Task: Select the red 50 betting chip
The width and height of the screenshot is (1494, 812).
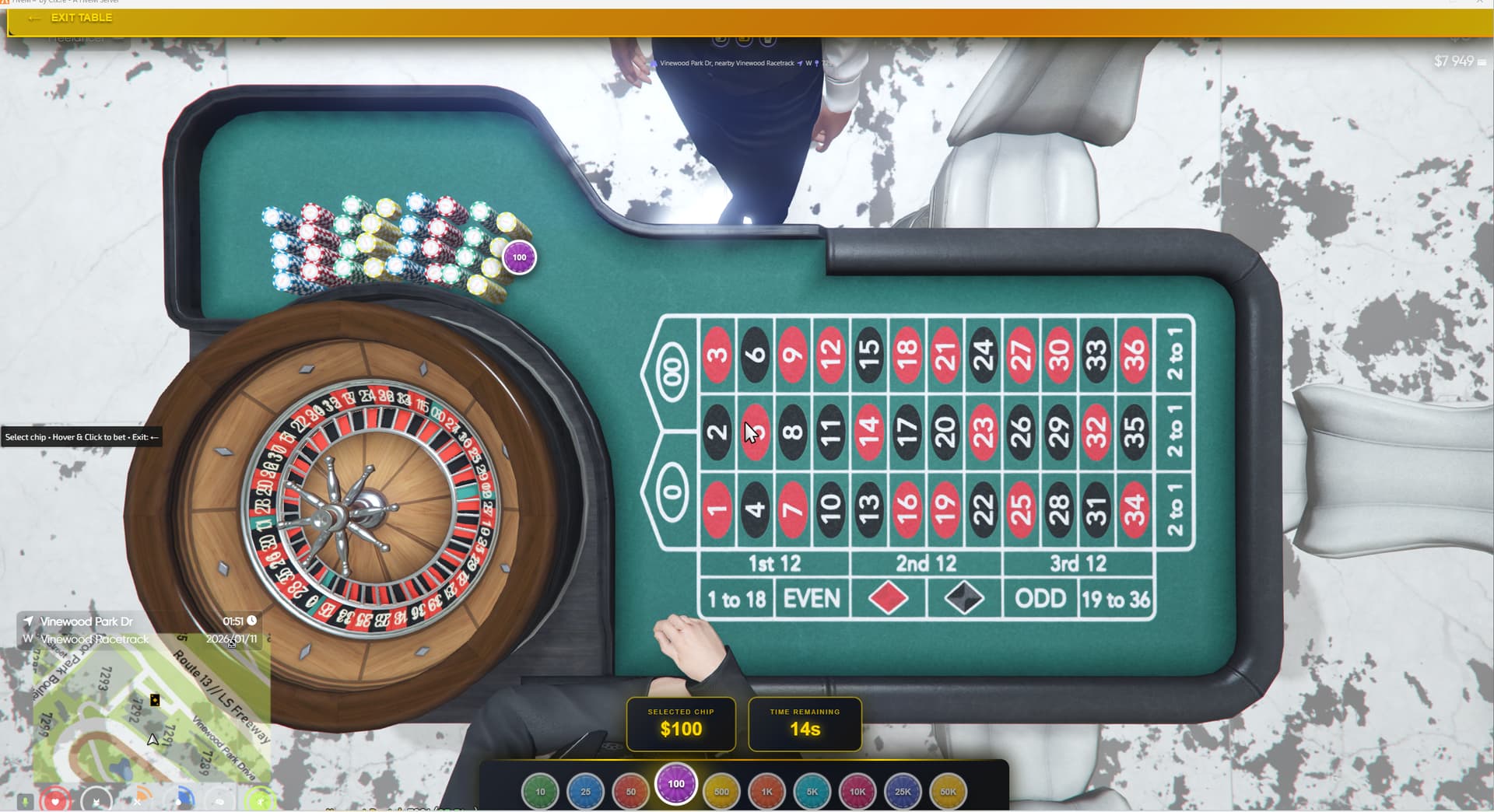Action: [630, 789]
